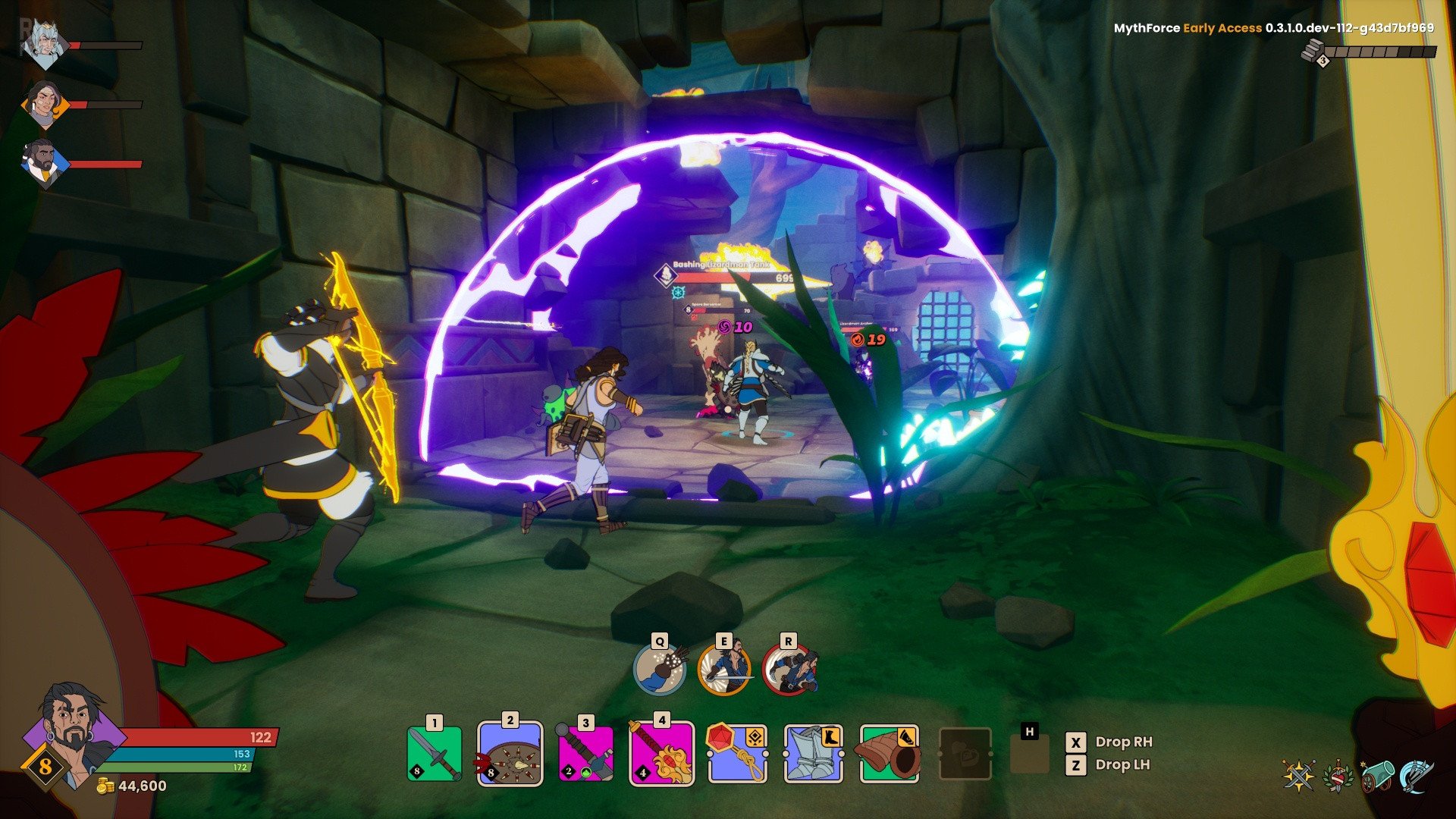Activate the sparkling glove throw ability
The image size is (1456, 819).
point(660,669)
